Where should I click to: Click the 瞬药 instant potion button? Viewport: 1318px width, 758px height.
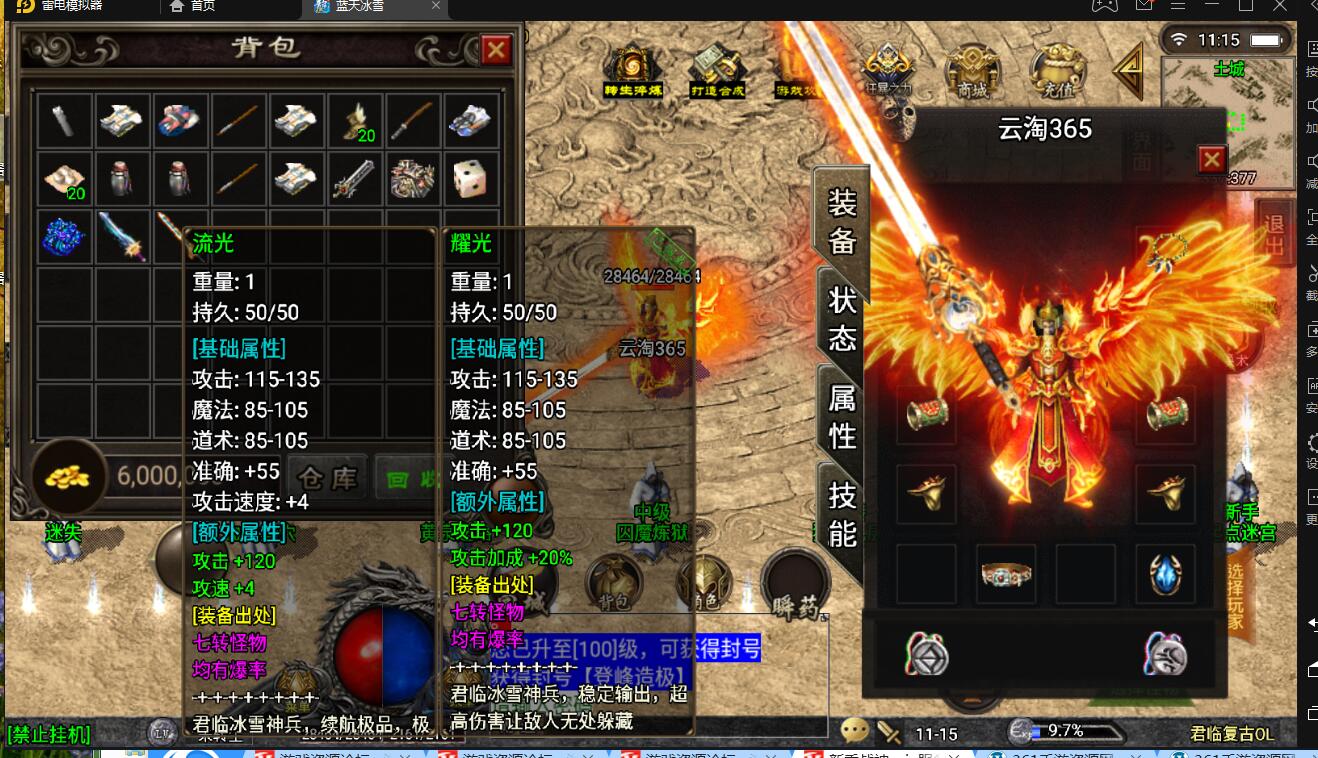[x=795, y=585]
